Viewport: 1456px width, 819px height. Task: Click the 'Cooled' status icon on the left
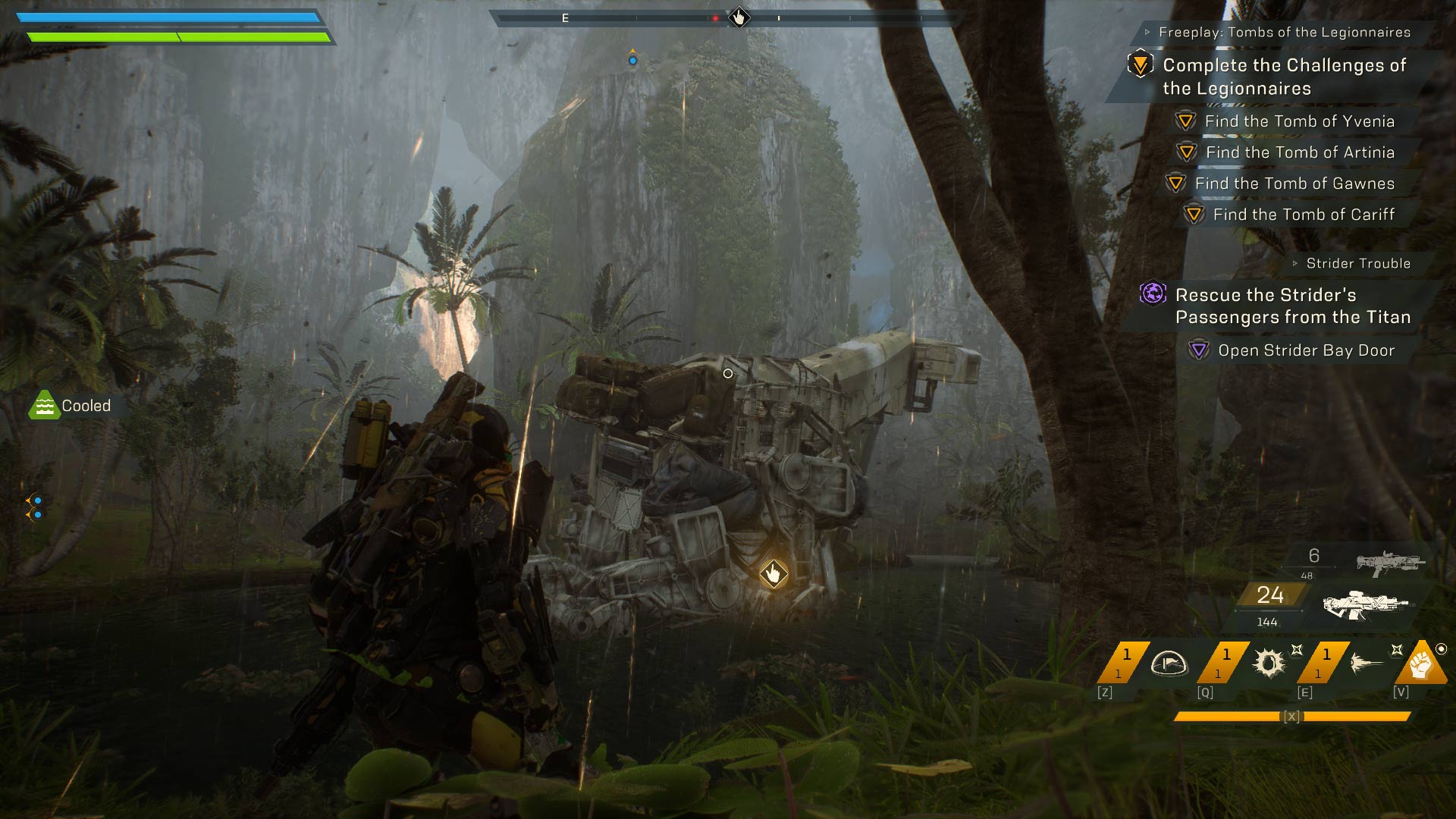[45, 406]
